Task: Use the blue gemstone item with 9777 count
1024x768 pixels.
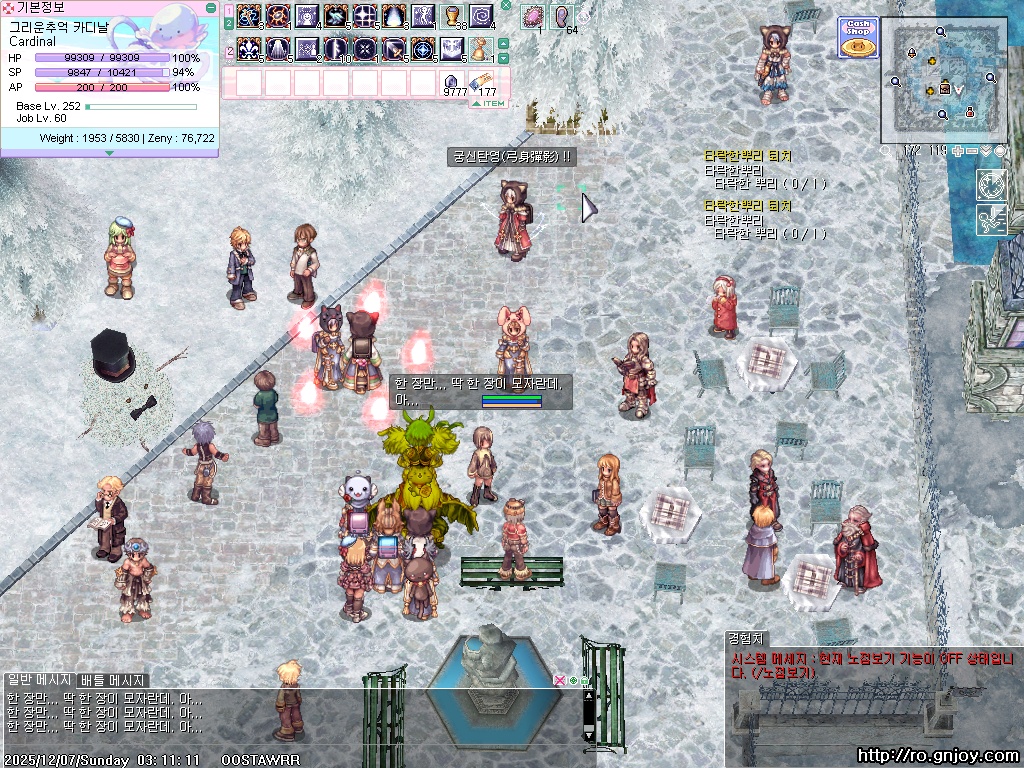Action: tap(452, 82)
